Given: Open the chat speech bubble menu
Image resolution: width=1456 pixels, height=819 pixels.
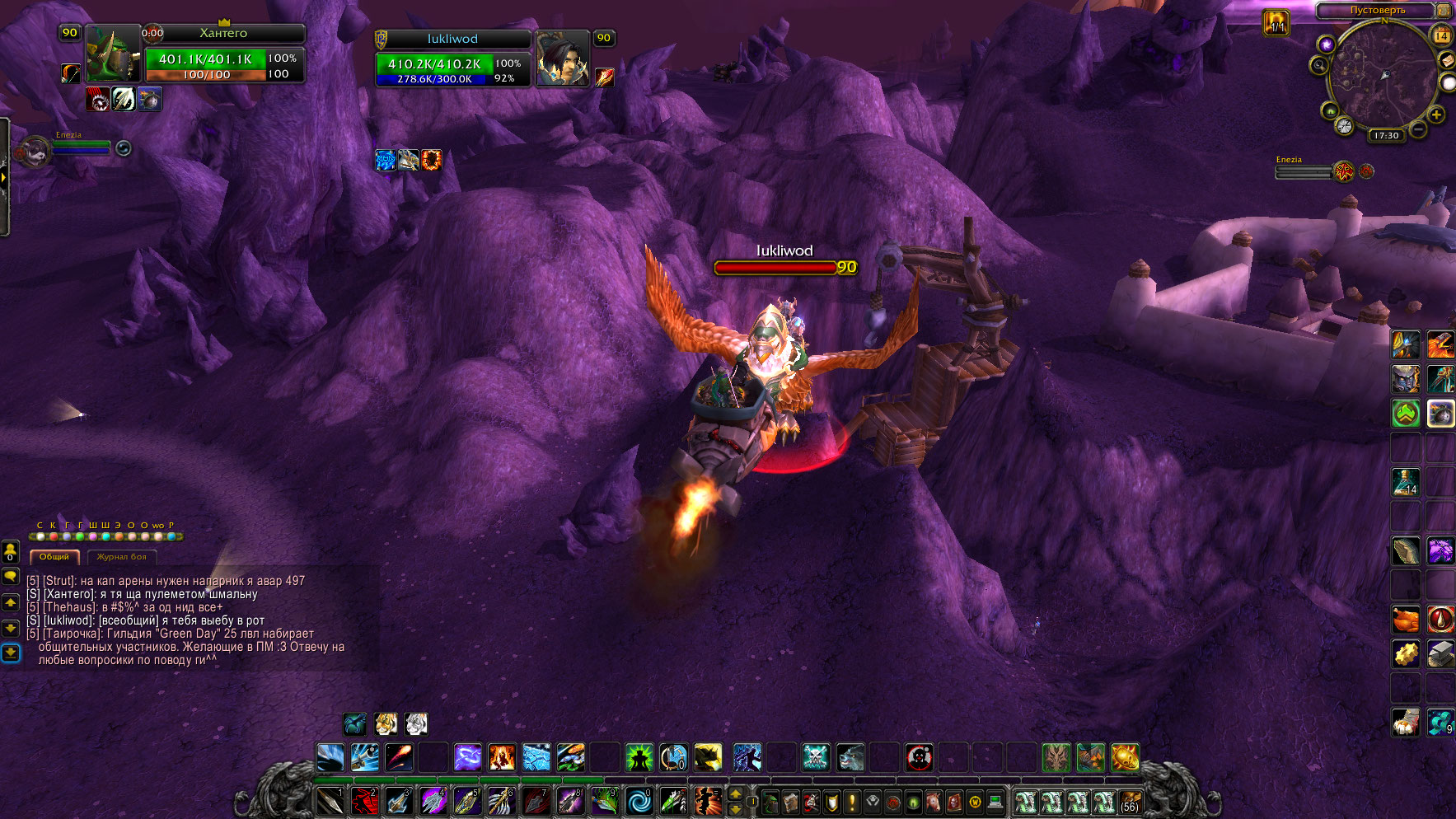Looking at the screenshot, I should [x=11, y=577].
